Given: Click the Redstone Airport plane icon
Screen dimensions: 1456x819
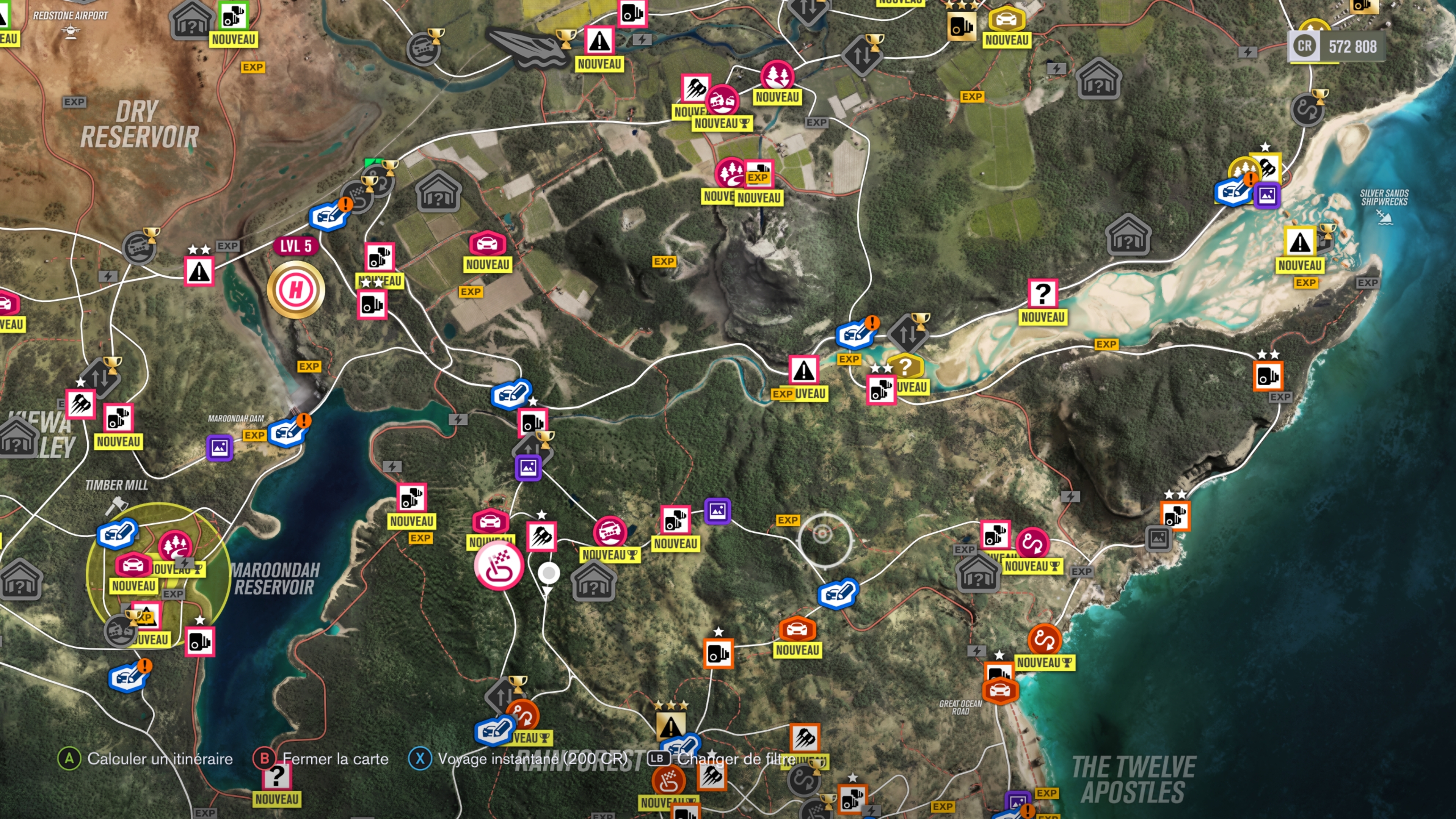Looking at the screenshot, I should tap(70, 33).
